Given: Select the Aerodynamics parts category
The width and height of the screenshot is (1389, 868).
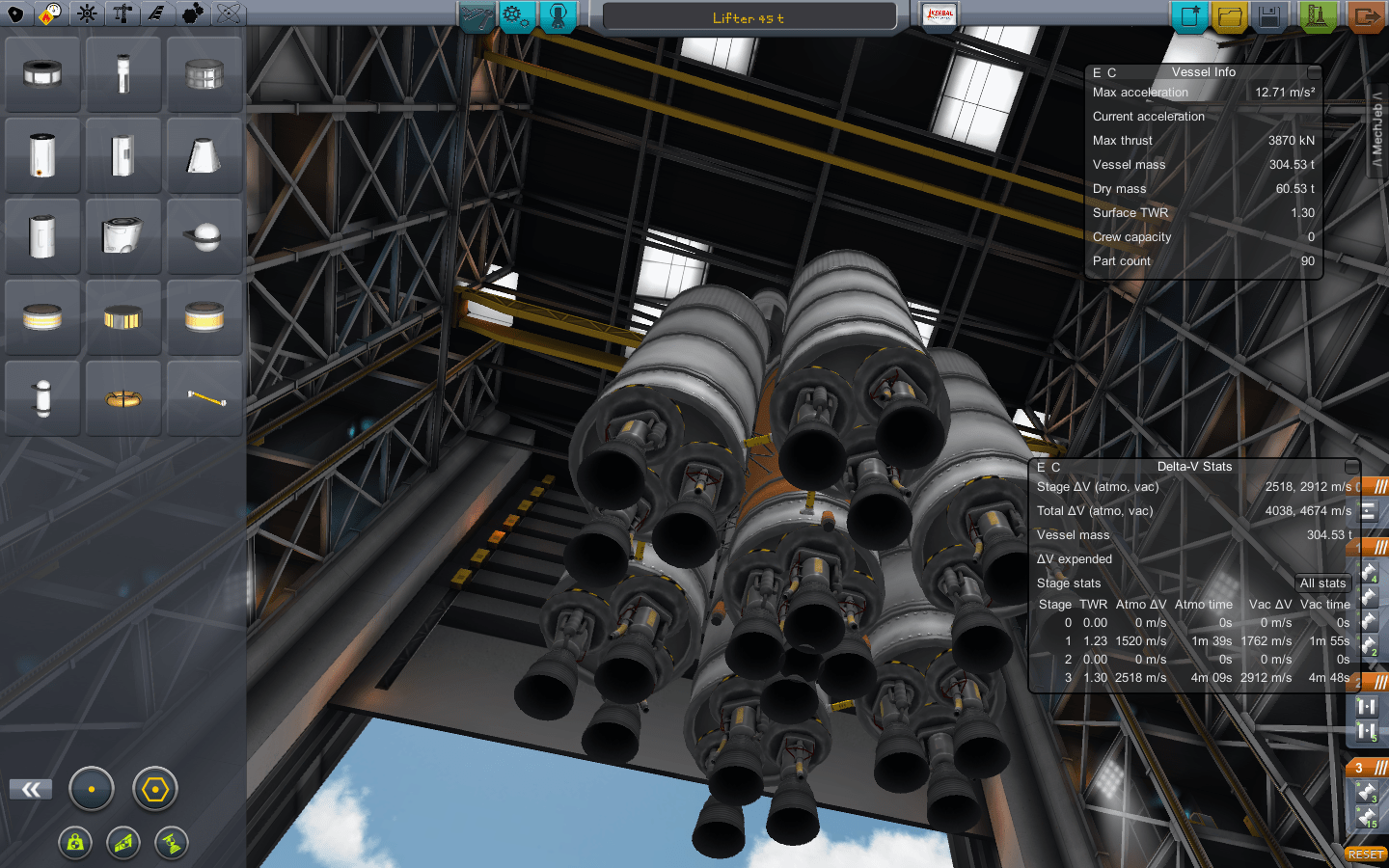Looking at the screenshot, I should click(x=156, y=14).
